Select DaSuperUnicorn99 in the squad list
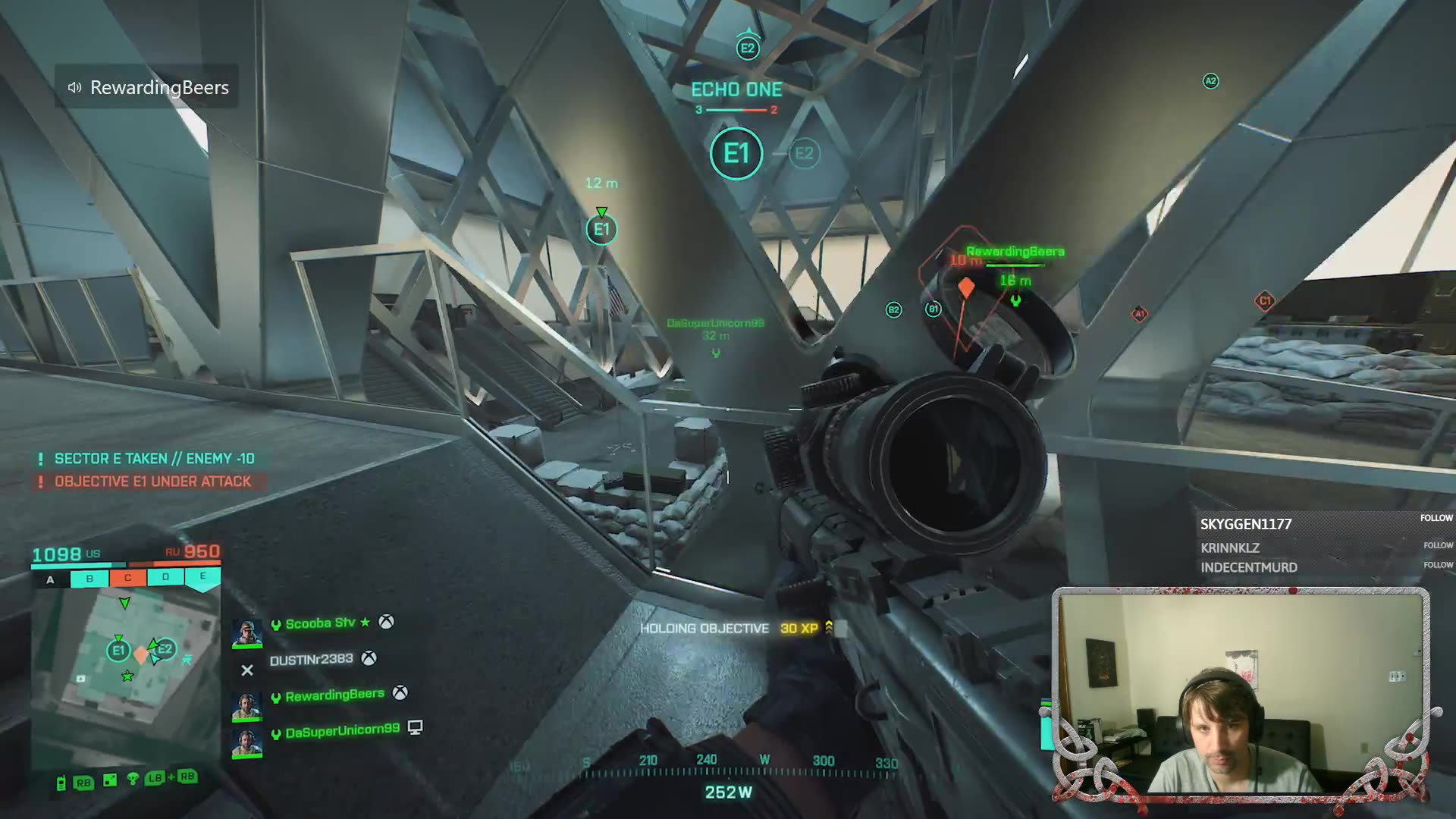 (x=342, y=731)
